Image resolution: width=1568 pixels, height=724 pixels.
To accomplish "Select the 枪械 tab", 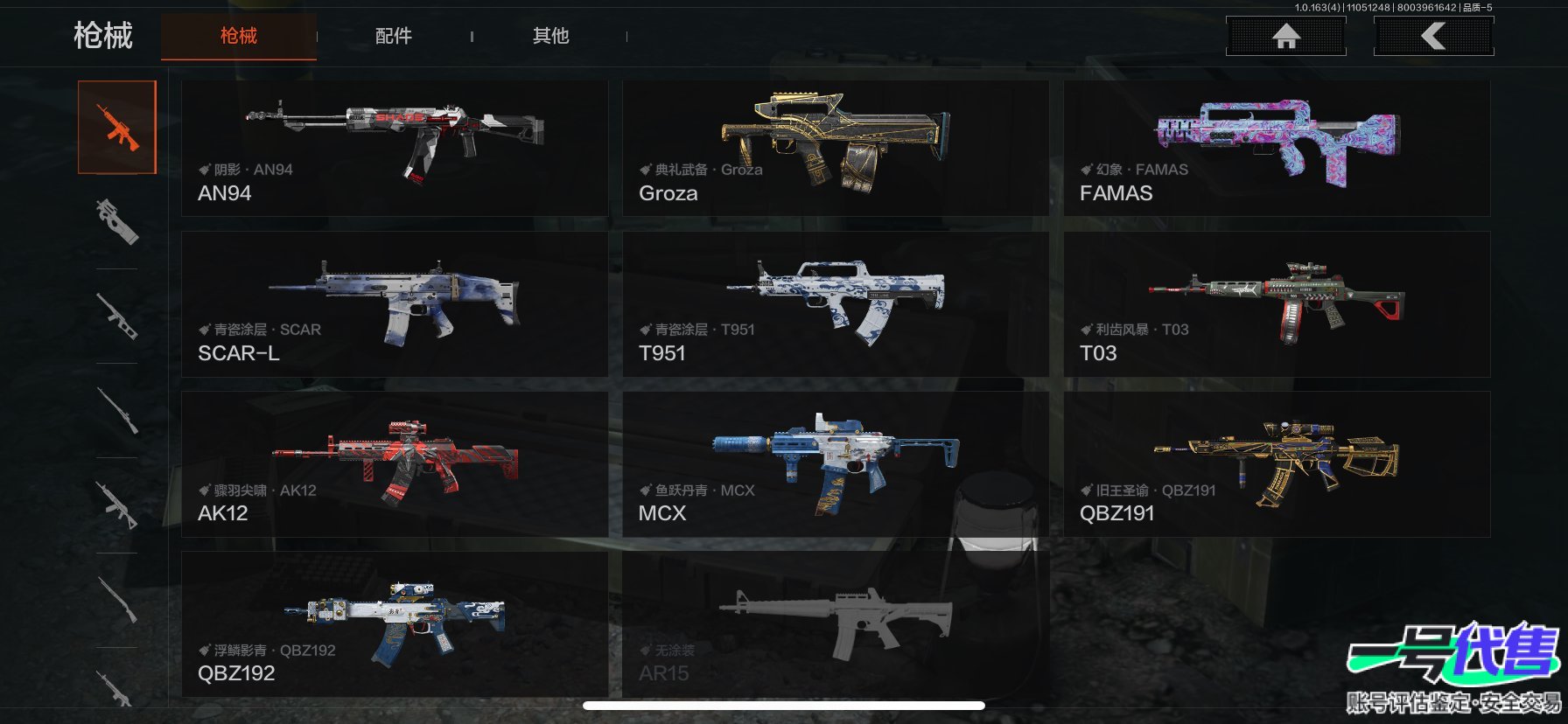I will pyautogui.click(x=238, y=36).
